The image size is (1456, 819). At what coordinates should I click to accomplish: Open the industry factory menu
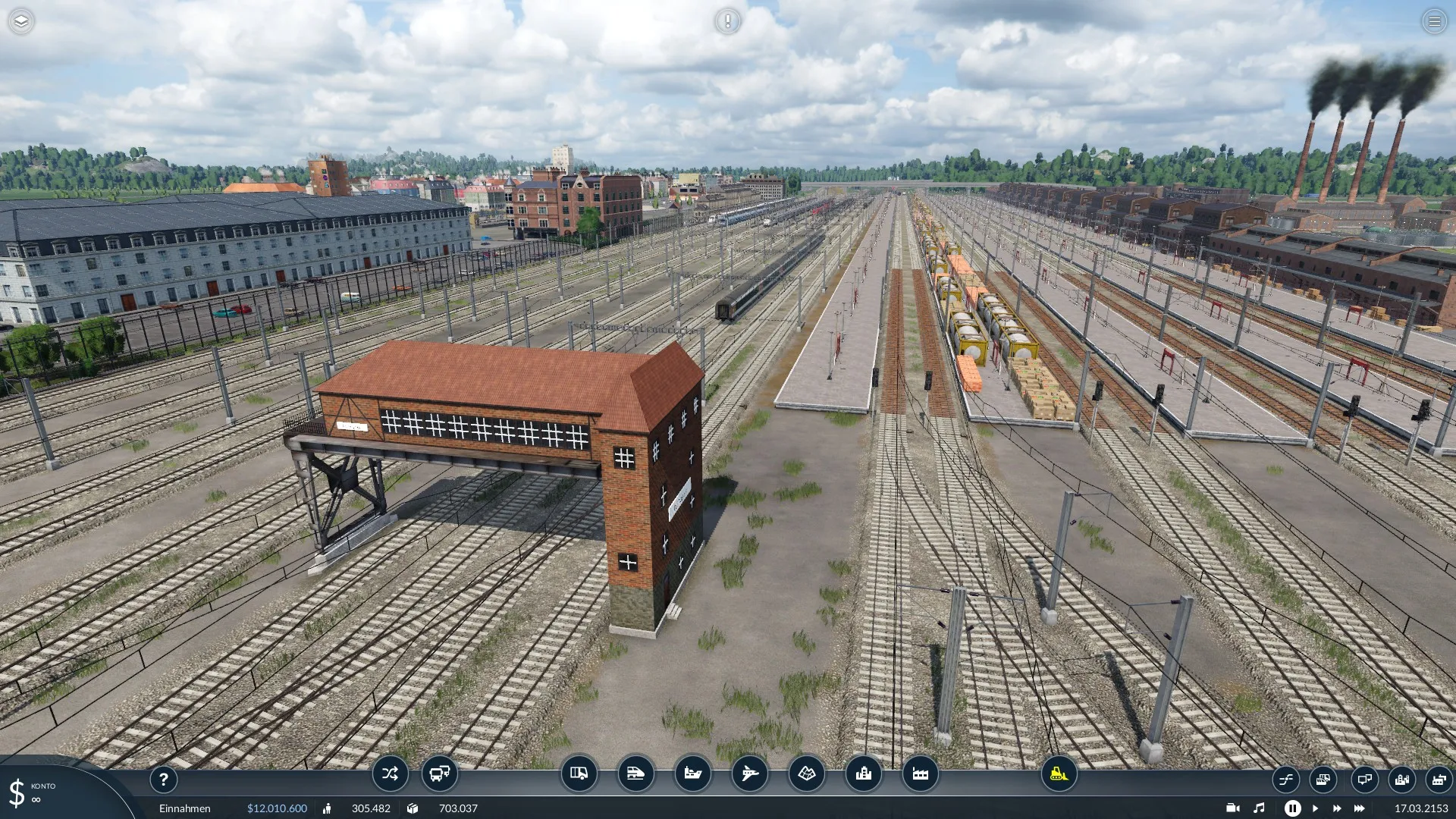(920, 773)
